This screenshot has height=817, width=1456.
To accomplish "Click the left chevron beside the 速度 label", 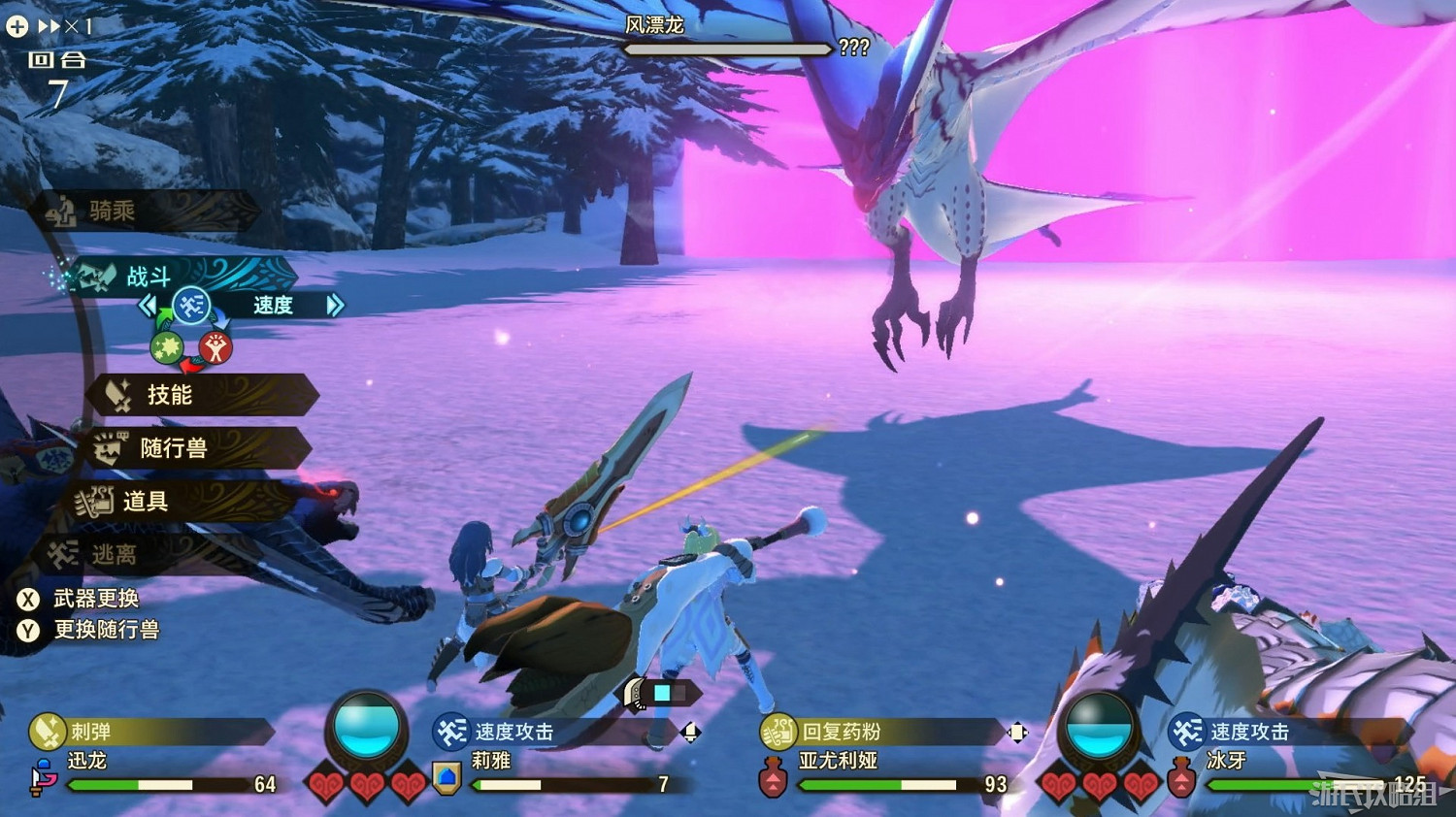I will (148, 305).
